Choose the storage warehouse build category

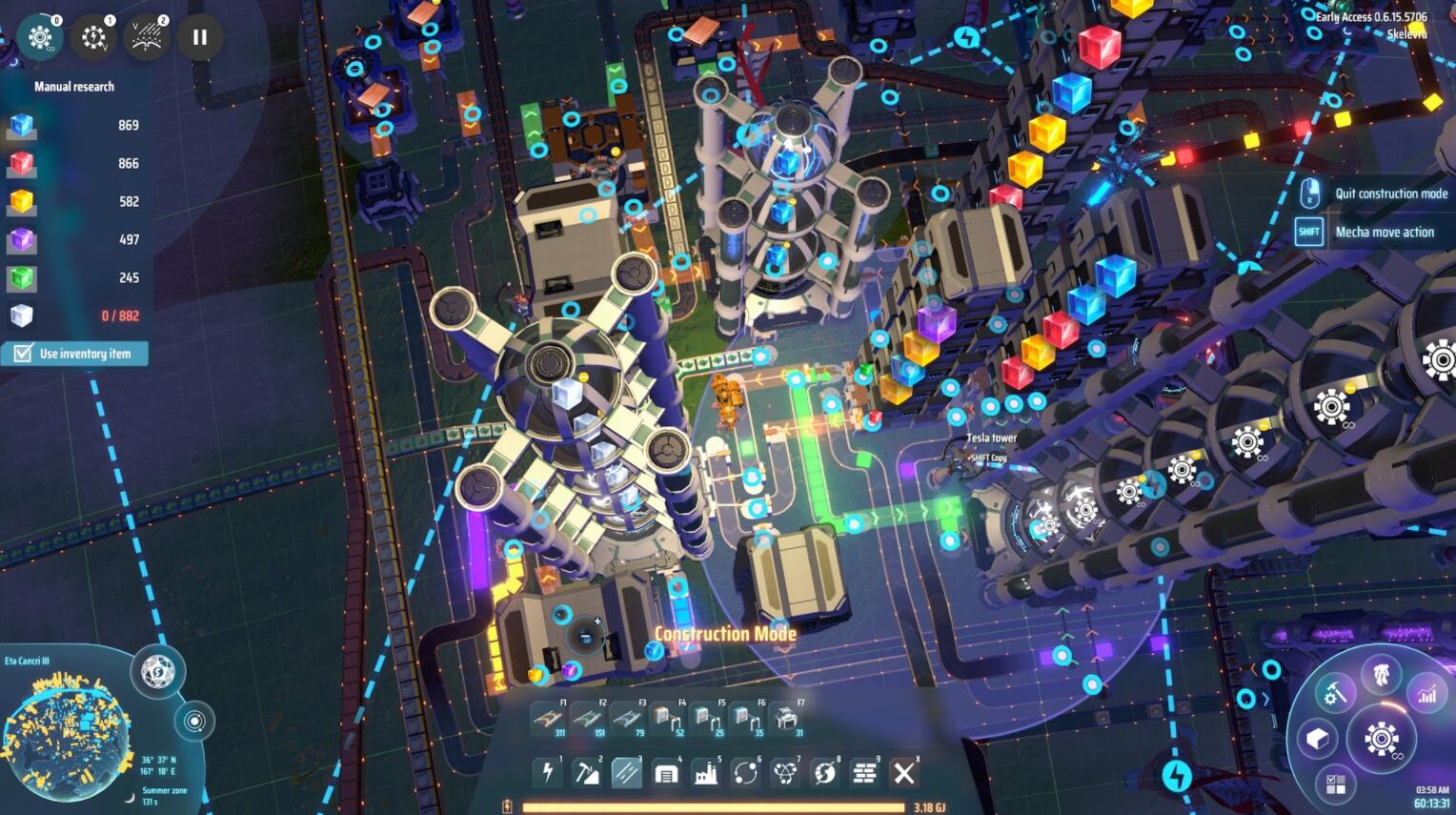(666, 772)
